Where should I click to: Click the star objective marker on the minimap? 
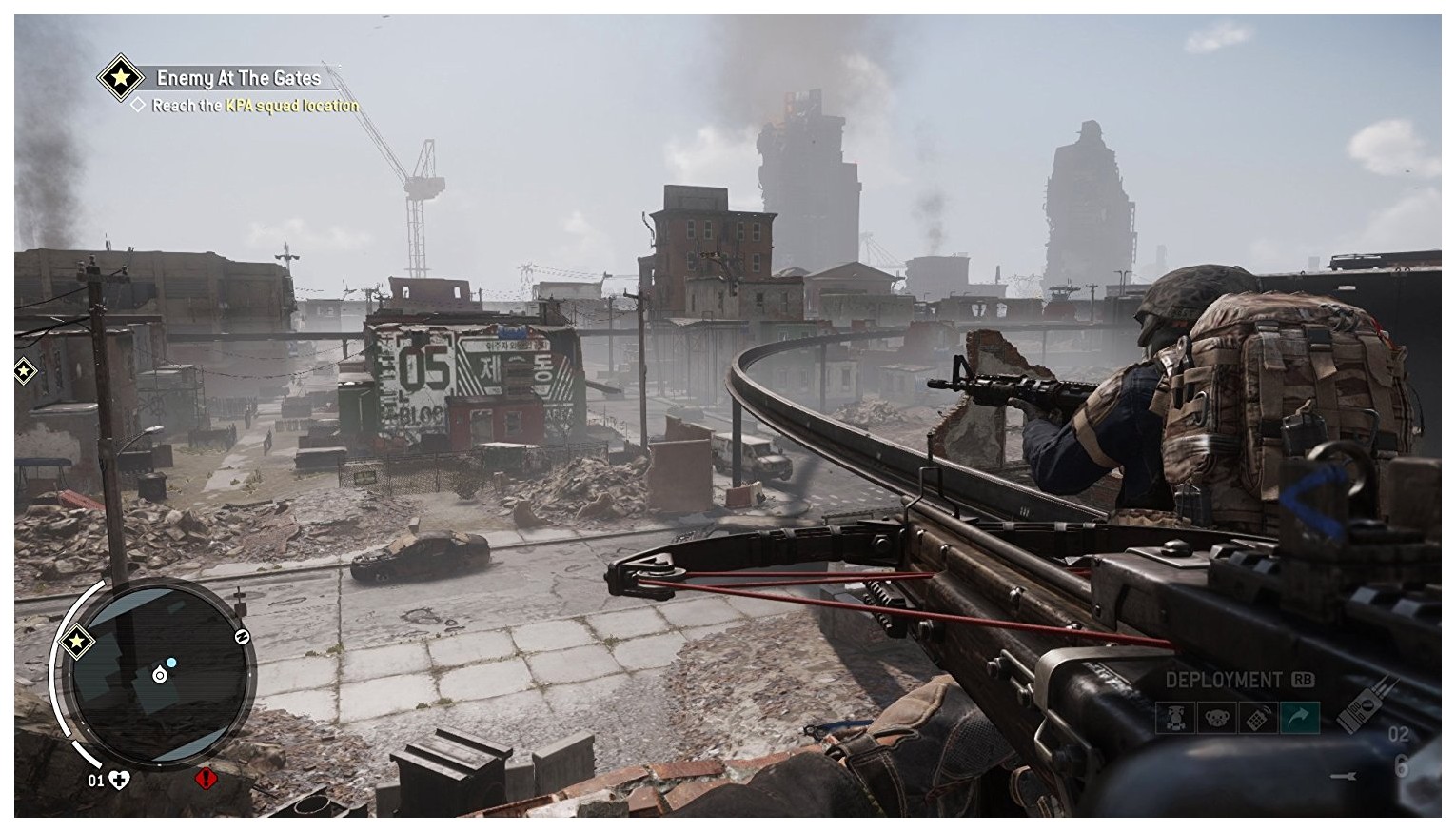[x=74, y=644]
